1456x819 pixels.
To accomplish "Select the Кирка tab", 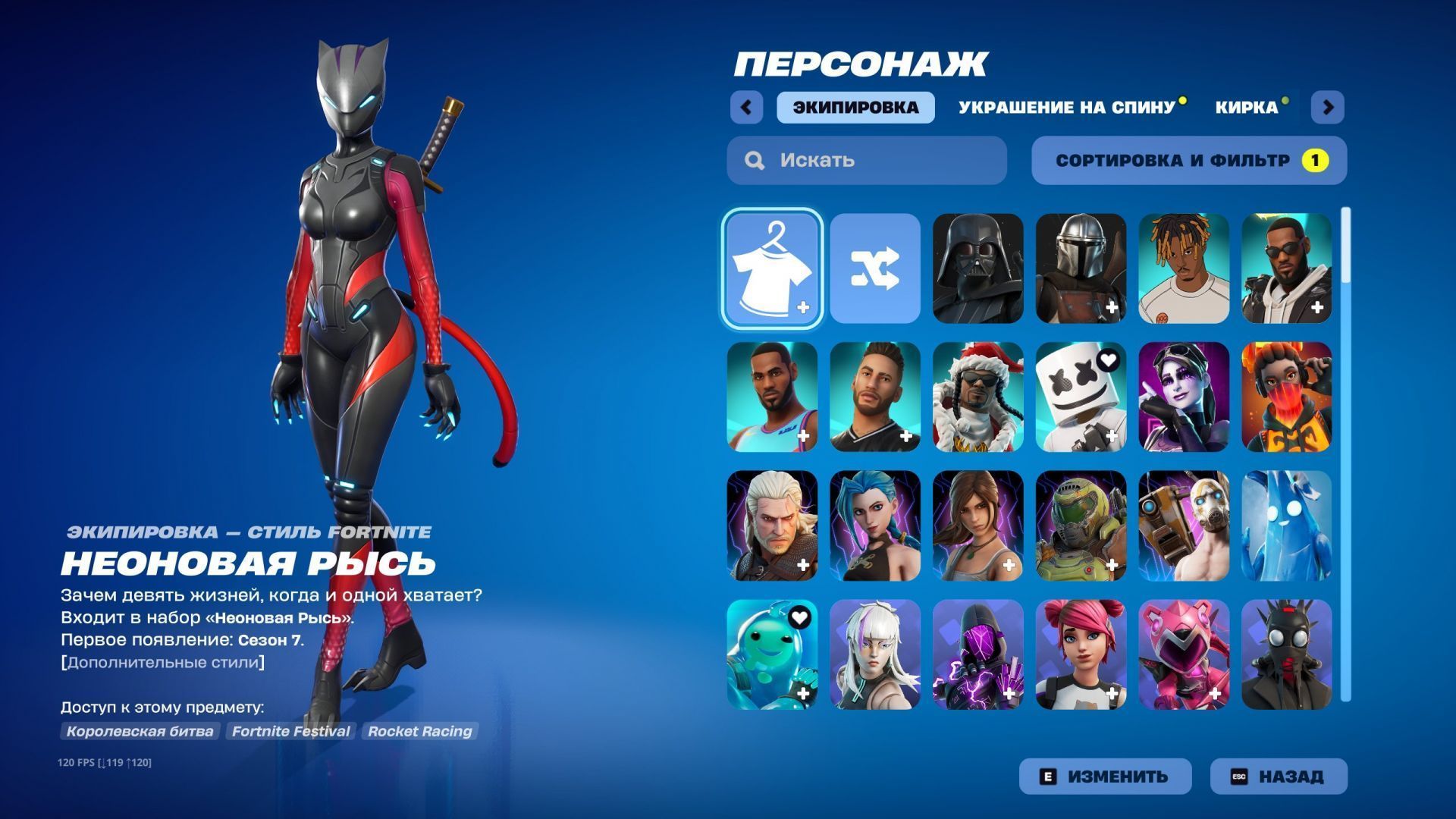I will pyautogui.click(x=1246, y=107).
